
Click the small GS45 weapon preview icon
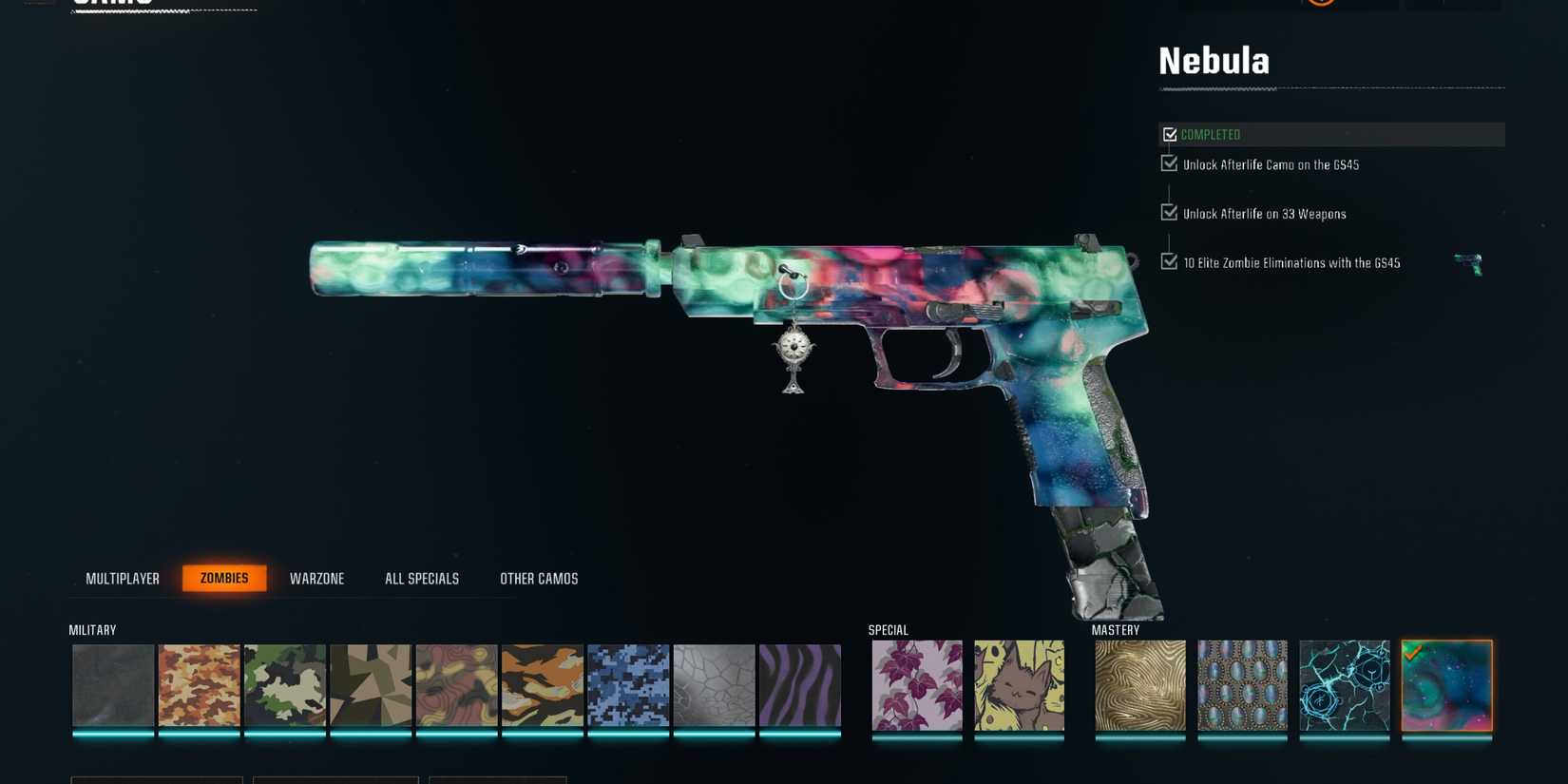coord(1468,263)
